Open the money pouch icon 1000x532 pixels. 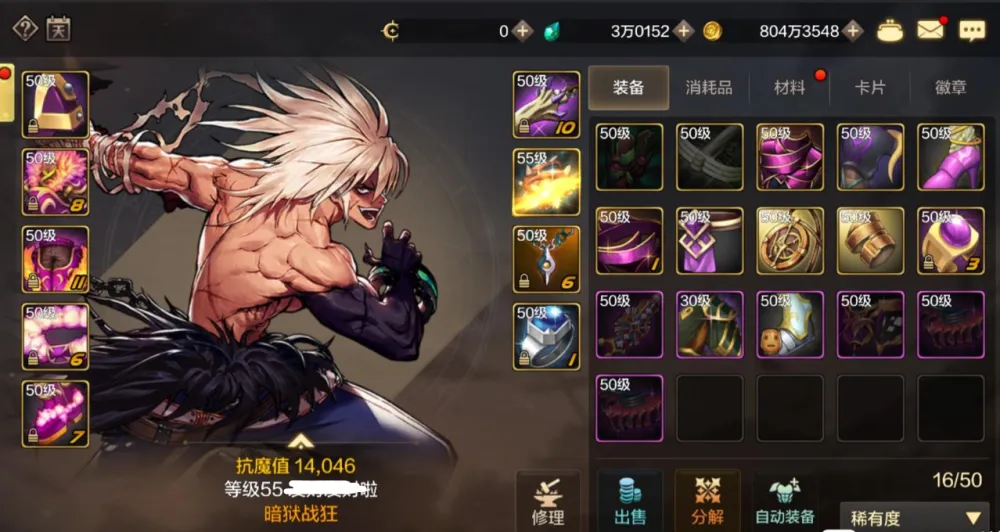[890, 30]
